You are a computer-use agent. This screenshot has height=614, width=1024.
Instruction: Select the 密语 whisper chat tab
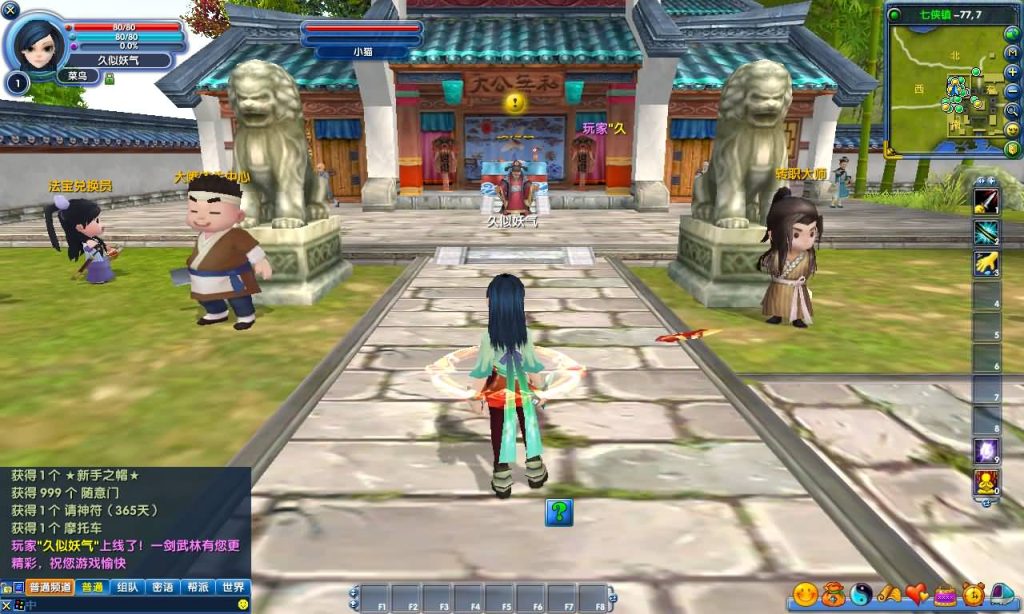[x=162, y=587]
